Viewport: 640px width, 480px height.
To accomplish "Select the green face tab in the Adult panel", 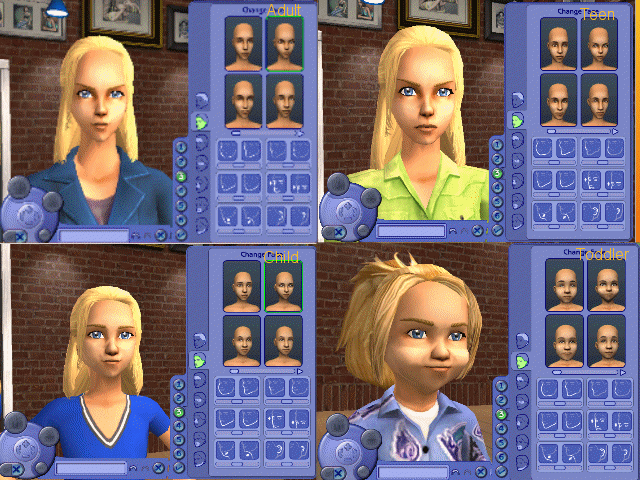I will (x=200, y=122).
